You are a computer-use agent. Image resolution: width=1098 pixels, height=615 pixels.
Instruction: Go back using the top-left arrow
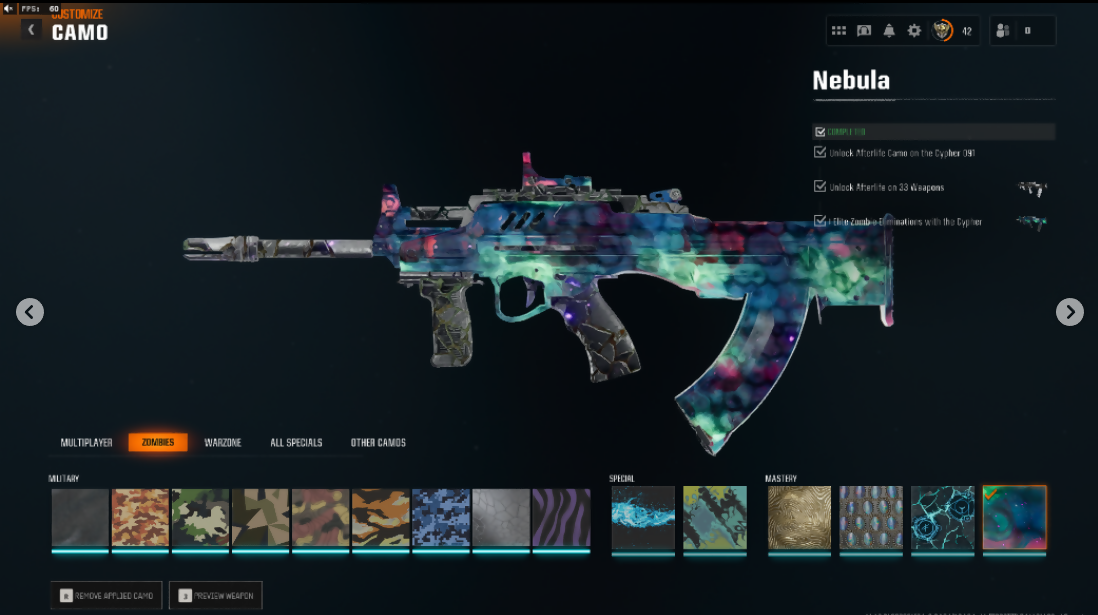[31, 30]
